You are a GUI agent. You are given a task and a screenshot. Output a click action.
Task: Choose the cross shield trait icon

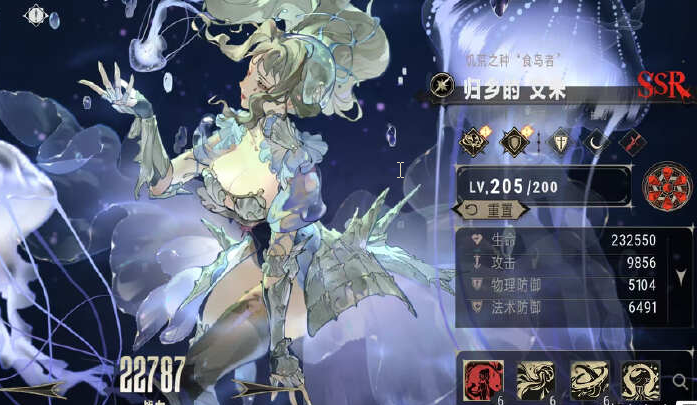point(559,143)
